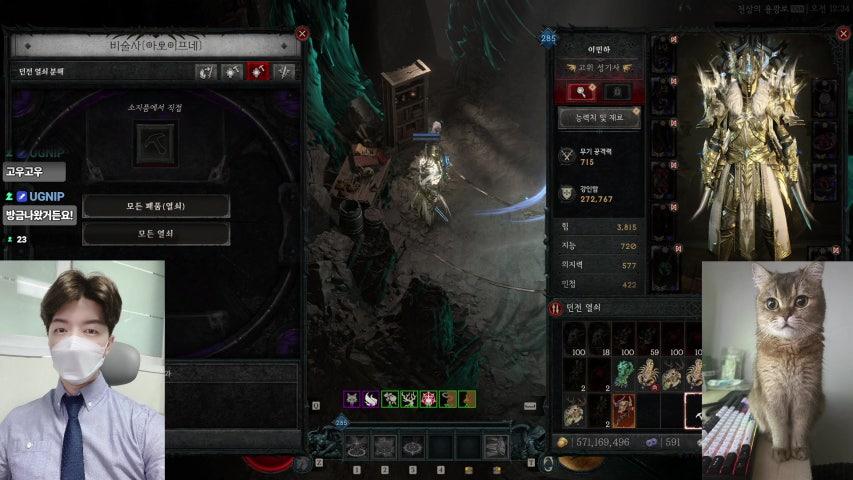Select the pickaxe salvage-from-inventory slot

click(155, 143)
